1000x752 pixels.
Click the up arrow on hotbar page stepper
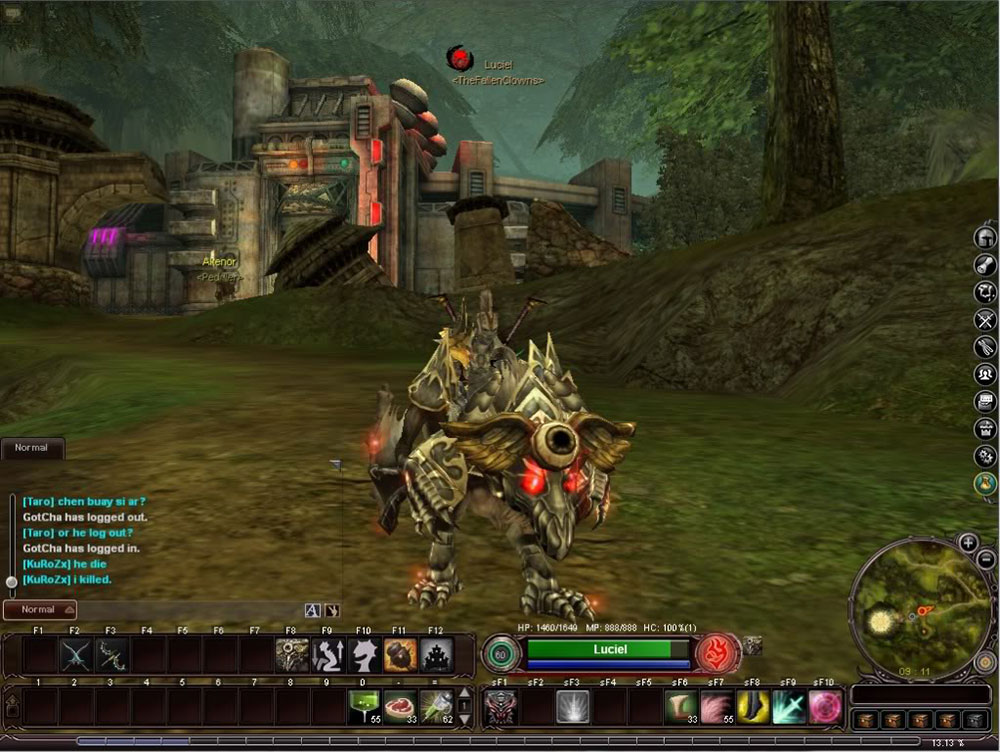[463, 695]
